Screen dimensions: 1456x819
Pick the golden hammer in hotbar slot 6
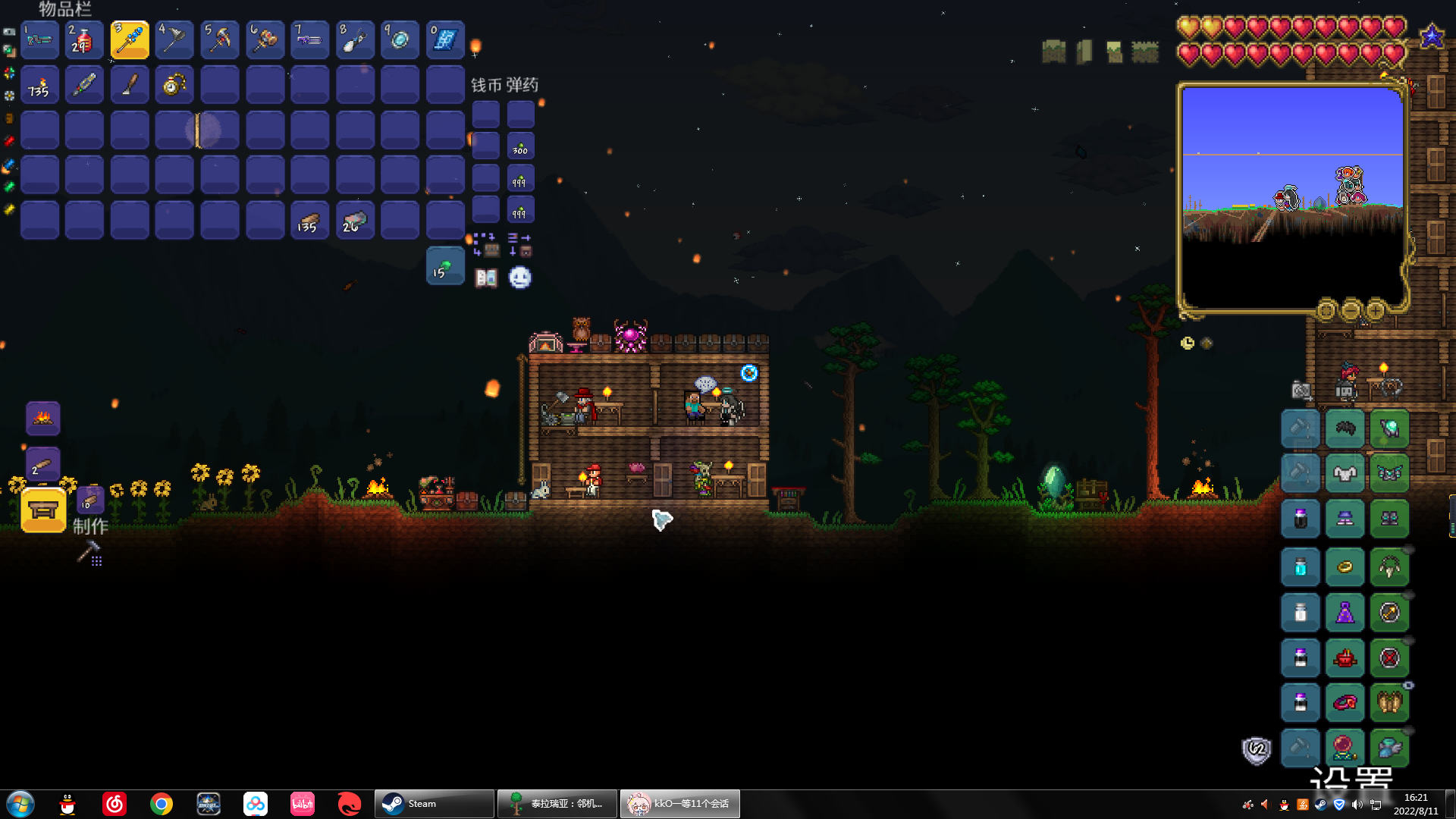[265, 39]
